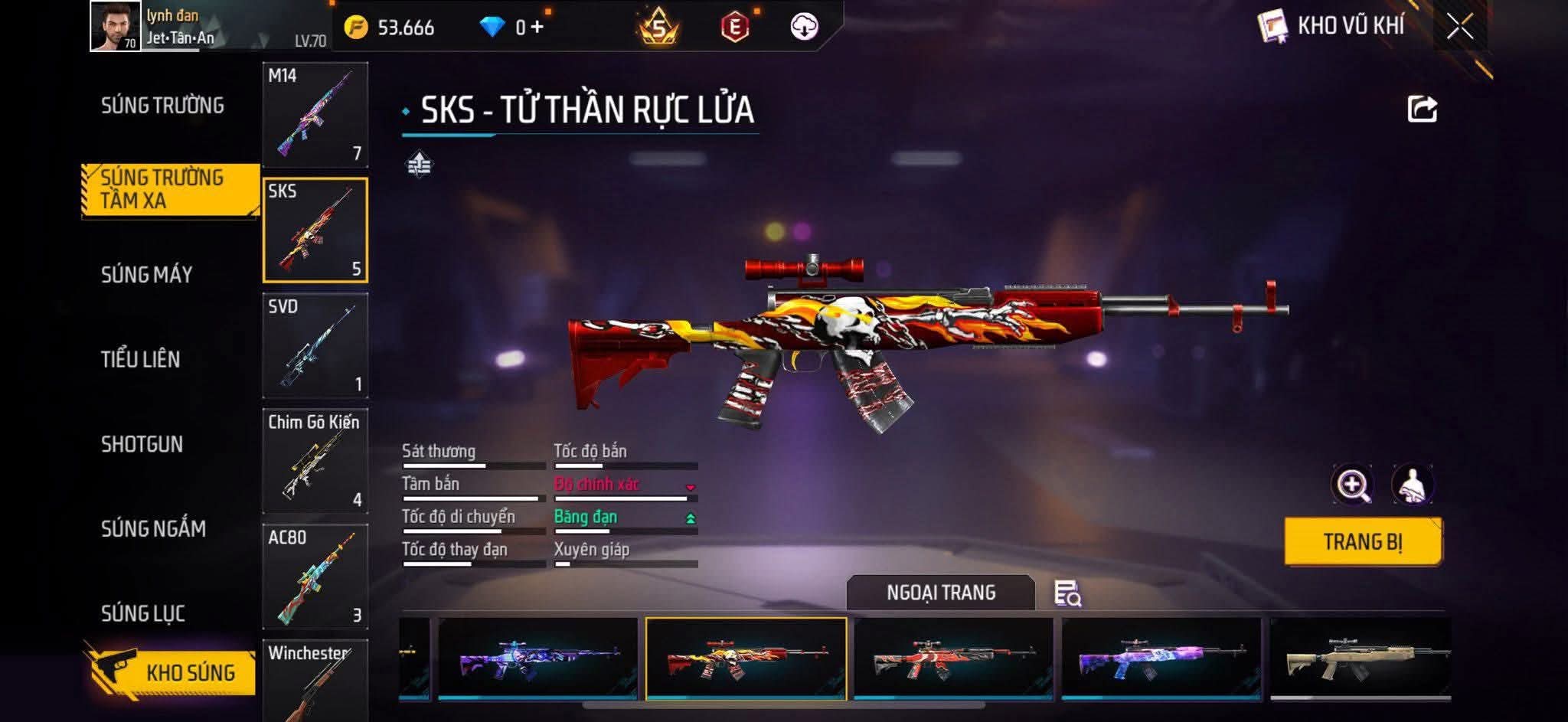Select the SÚNG MÁY category
This screenshot has height=722, width=1568.
coord(146,275)
